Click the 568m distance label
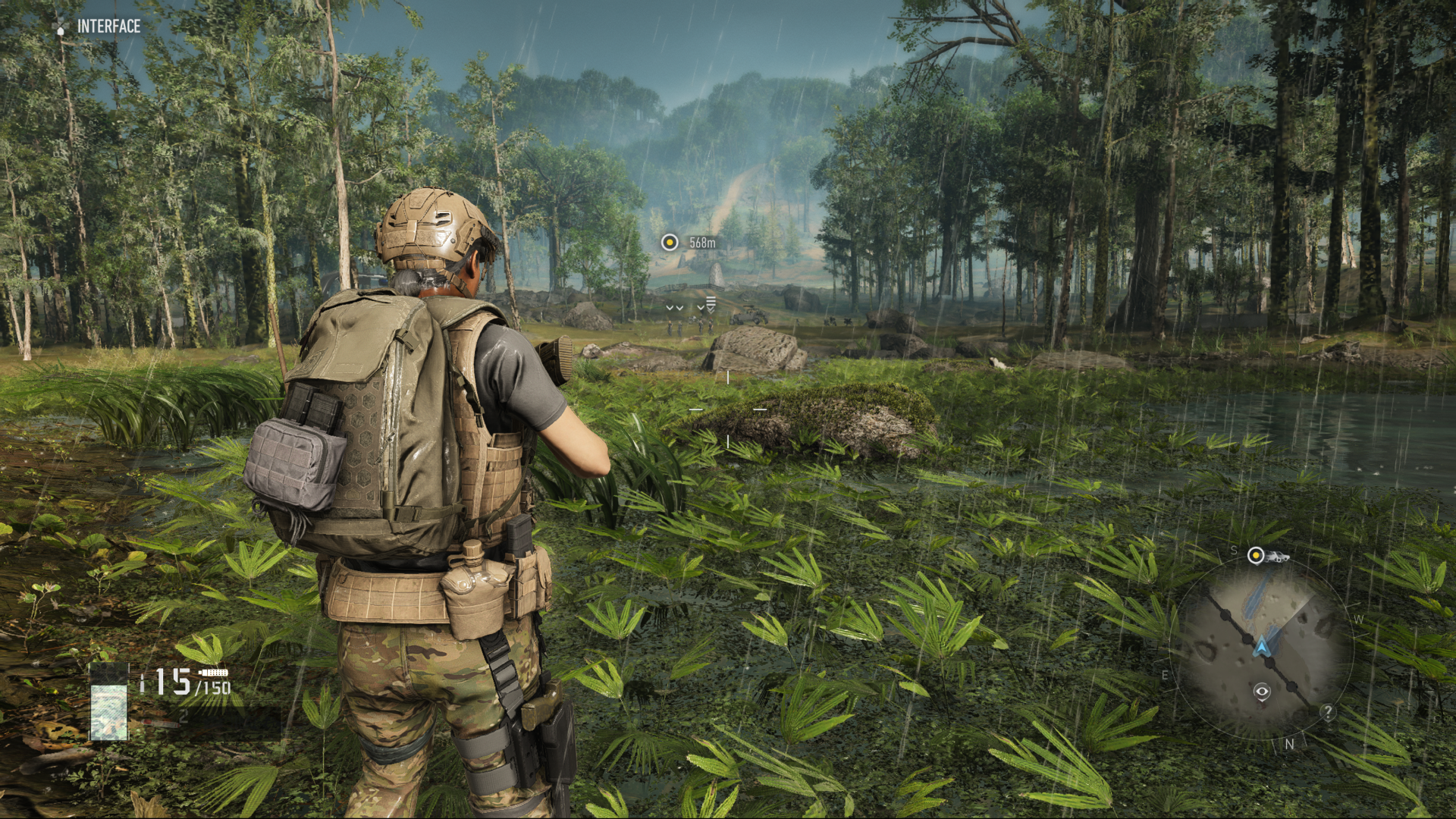This screenshot has height=819, width=1456. point(701,241)
